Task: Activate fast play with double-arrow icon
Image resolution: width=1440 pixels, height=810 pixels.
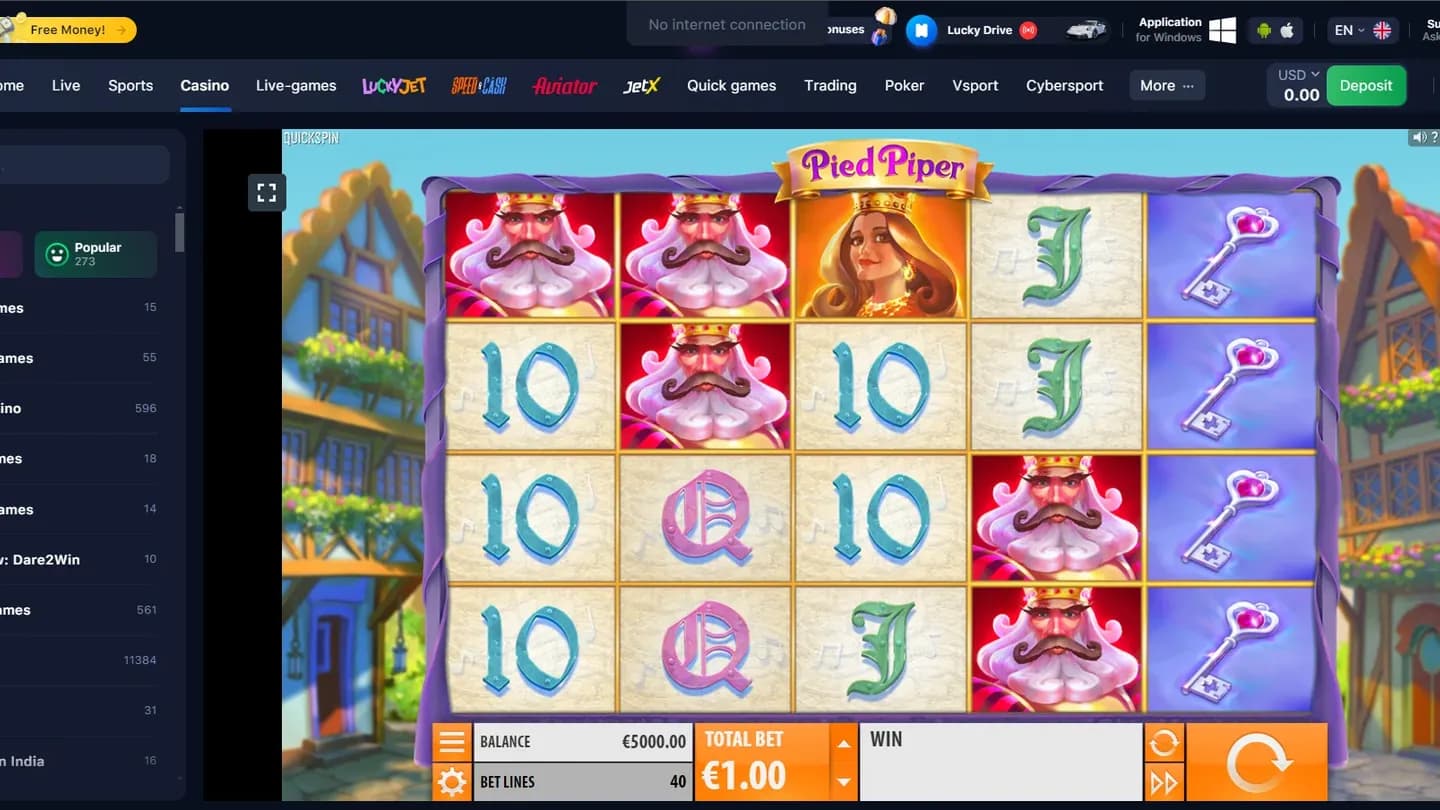Action: (x=1166, y=782)
